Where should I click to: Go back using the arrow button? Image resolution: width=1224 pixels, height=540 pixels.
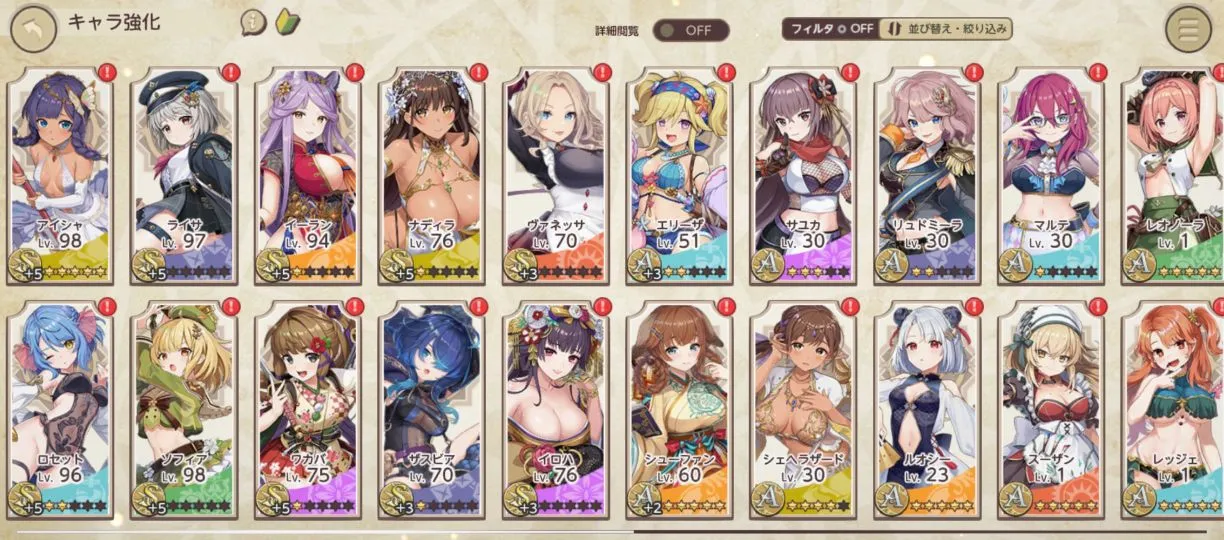click(x=33, y=29)
